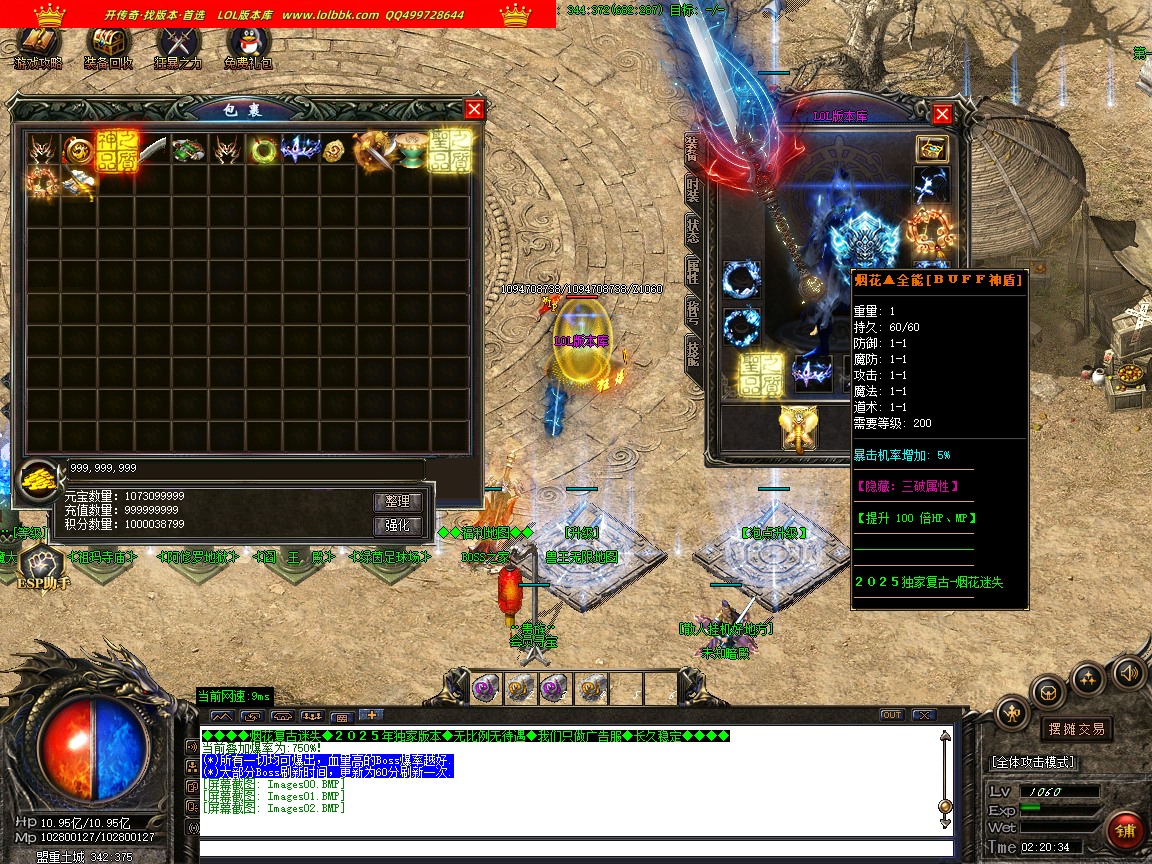The height and width of the screenshot is (864, 1152).
Task: Select the glowing red 神之品质 seal in bag
Action: click(117, 150)
